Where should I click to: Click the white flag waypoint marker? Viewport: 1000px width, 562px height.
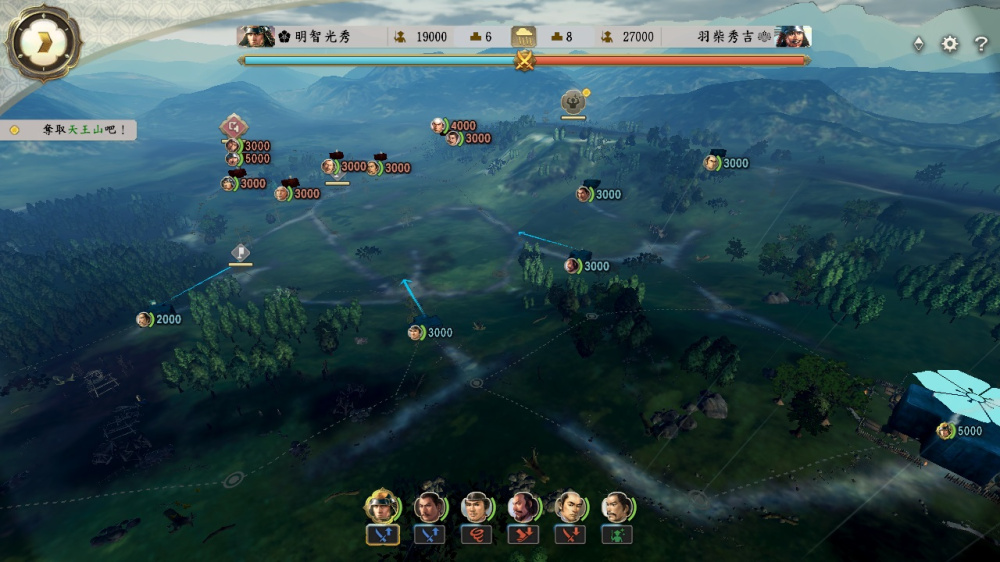click(x=240, y=252)
